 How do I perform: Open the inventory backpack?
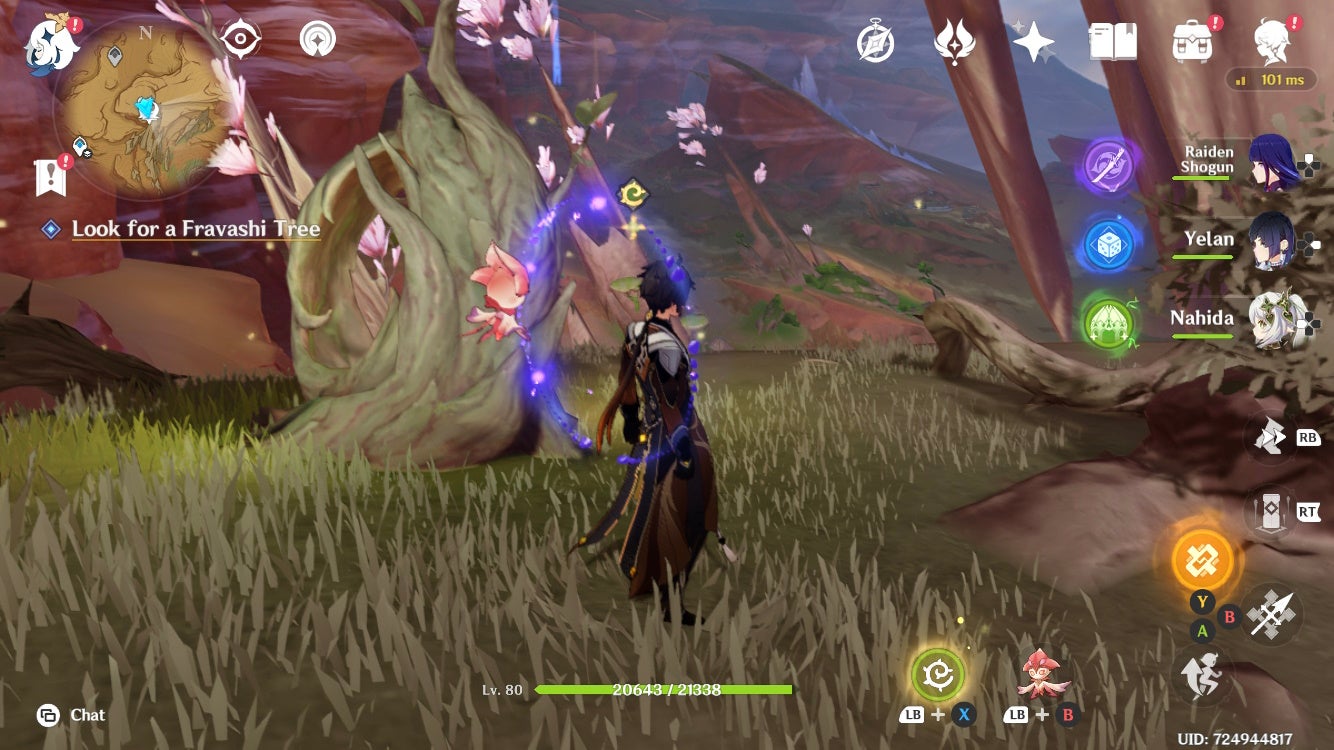coord(1191,42)
